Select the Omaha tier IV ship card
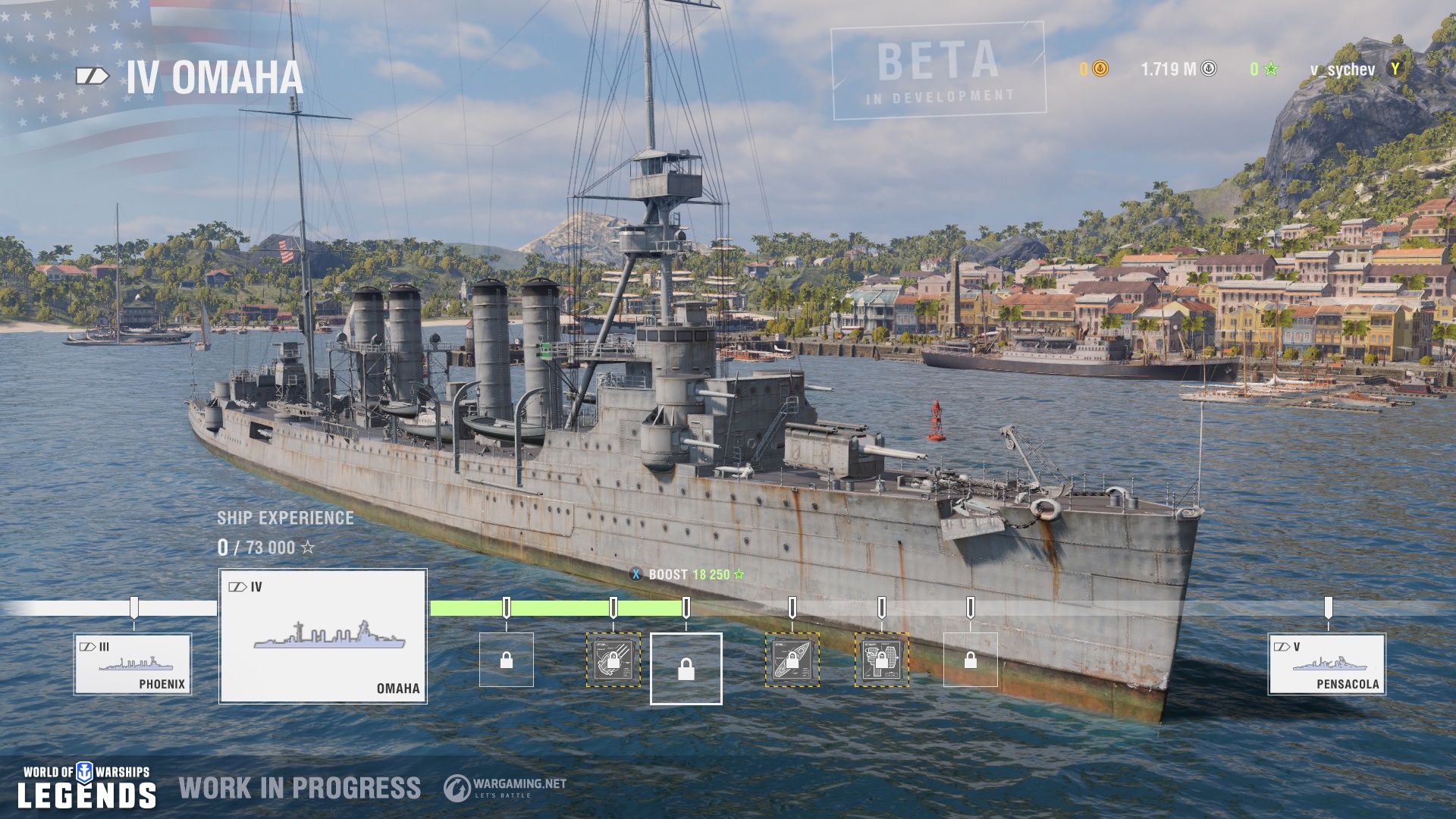 (x=323, y=636)
